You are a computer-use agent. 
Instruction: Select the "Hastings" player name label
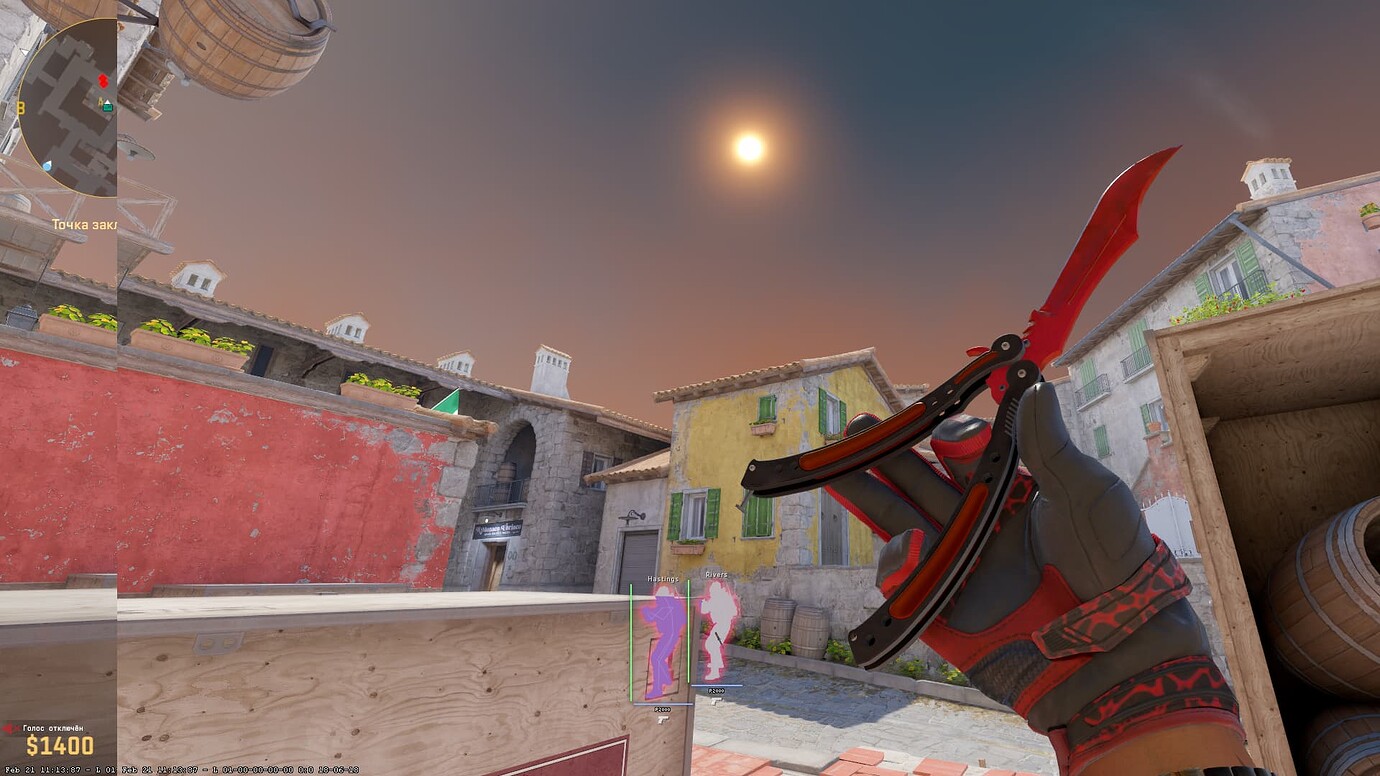[x=663, y=580]
